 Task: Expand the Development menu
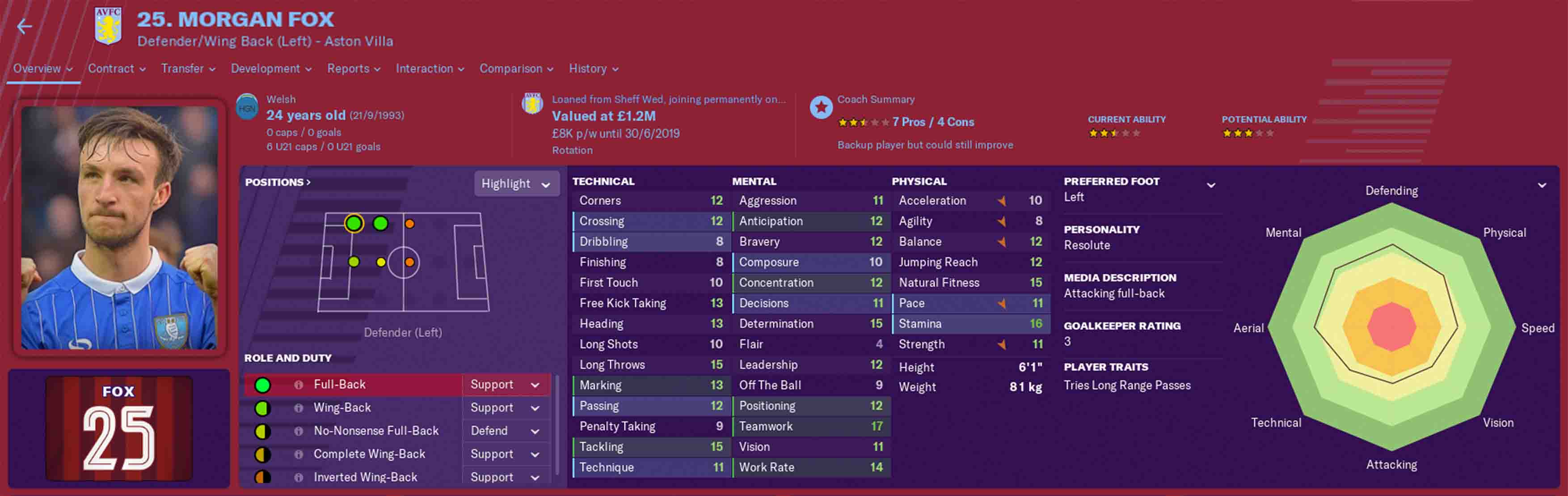tap(271, 69)
